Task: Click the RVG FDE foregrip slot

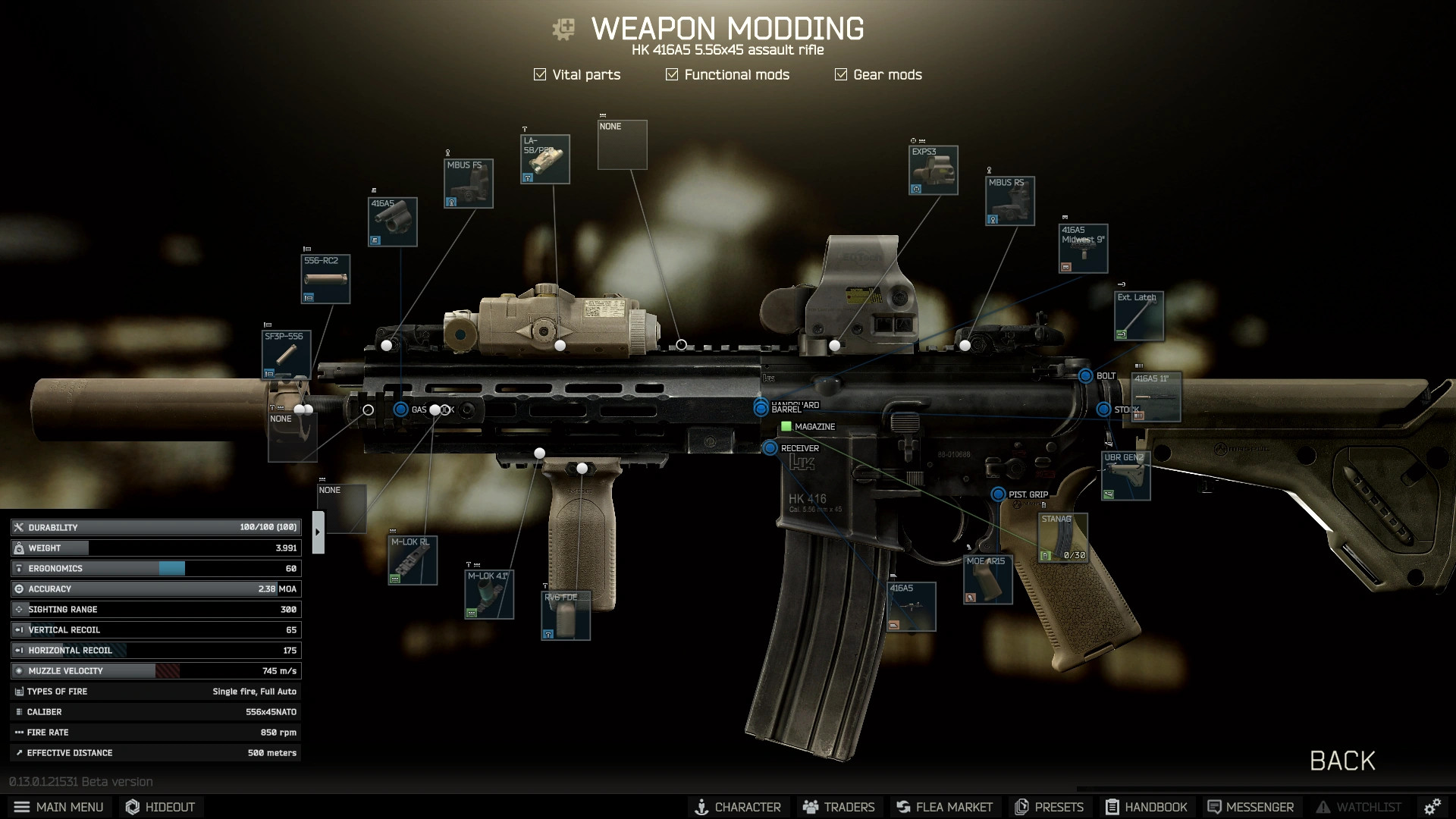Action: pyautogui.click(x=565, y=614)
